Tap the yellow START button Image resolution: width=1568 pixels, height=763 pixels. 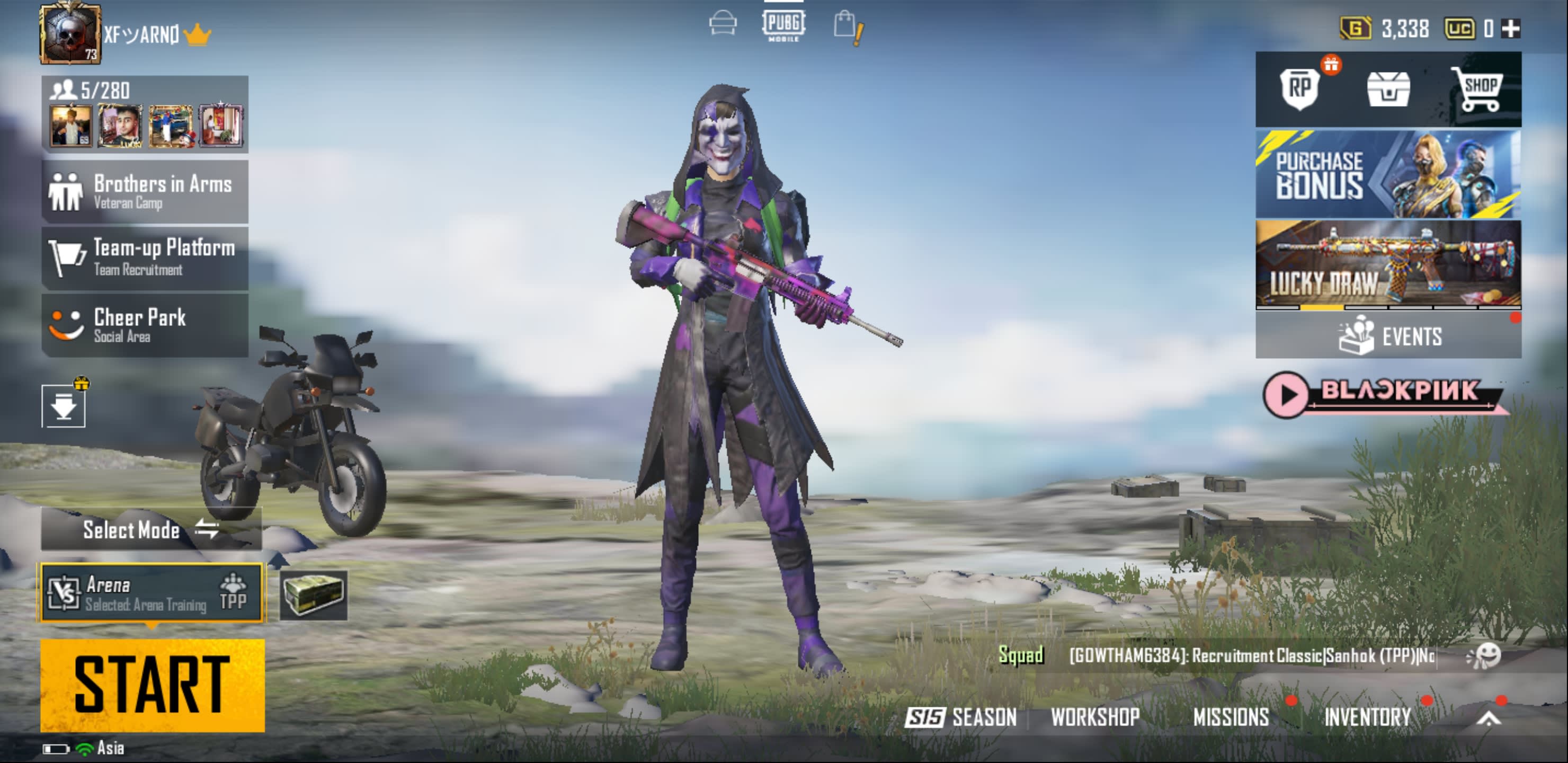152,685
